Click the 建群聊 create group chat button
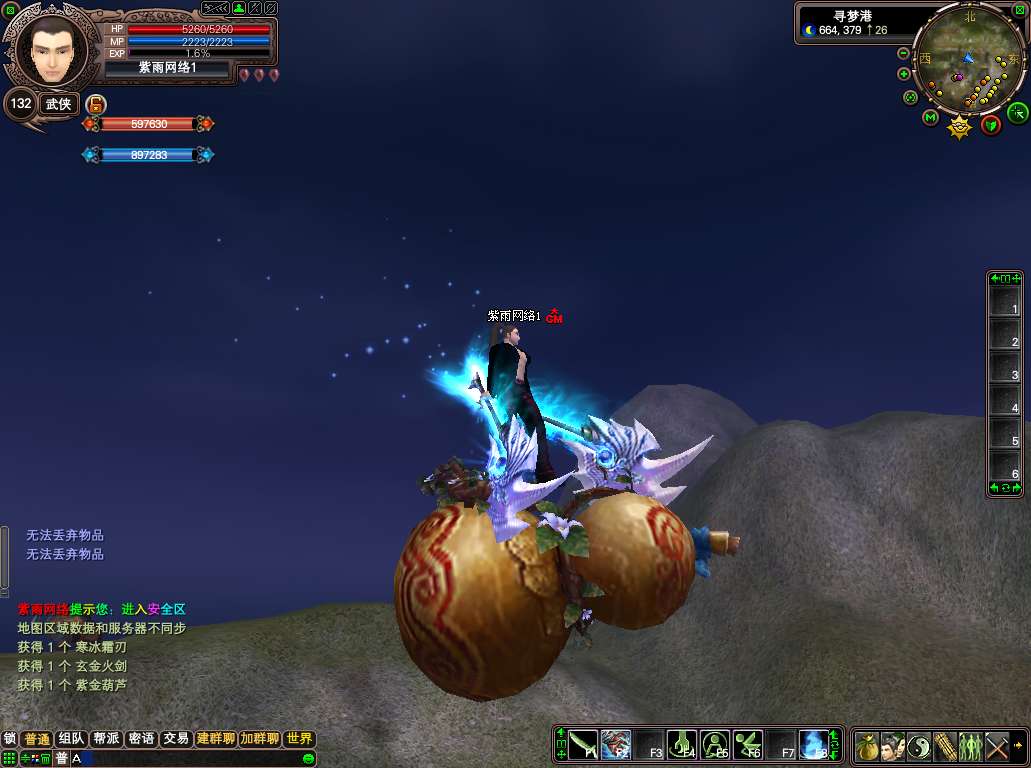This screenshot has width=1031, height=768. pyautogui.click(x=215, y=739)
